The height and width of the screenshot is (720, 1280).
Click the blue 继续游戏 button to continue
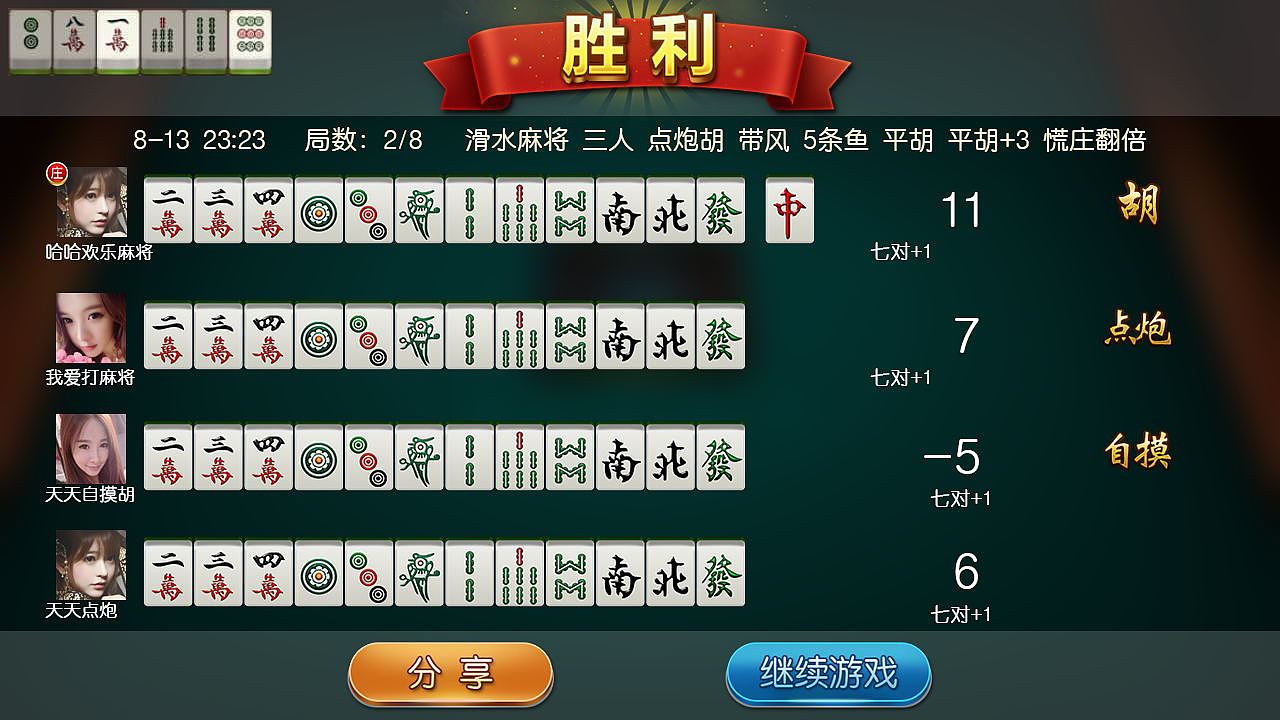pyautogui.click(x=829, y=674)
